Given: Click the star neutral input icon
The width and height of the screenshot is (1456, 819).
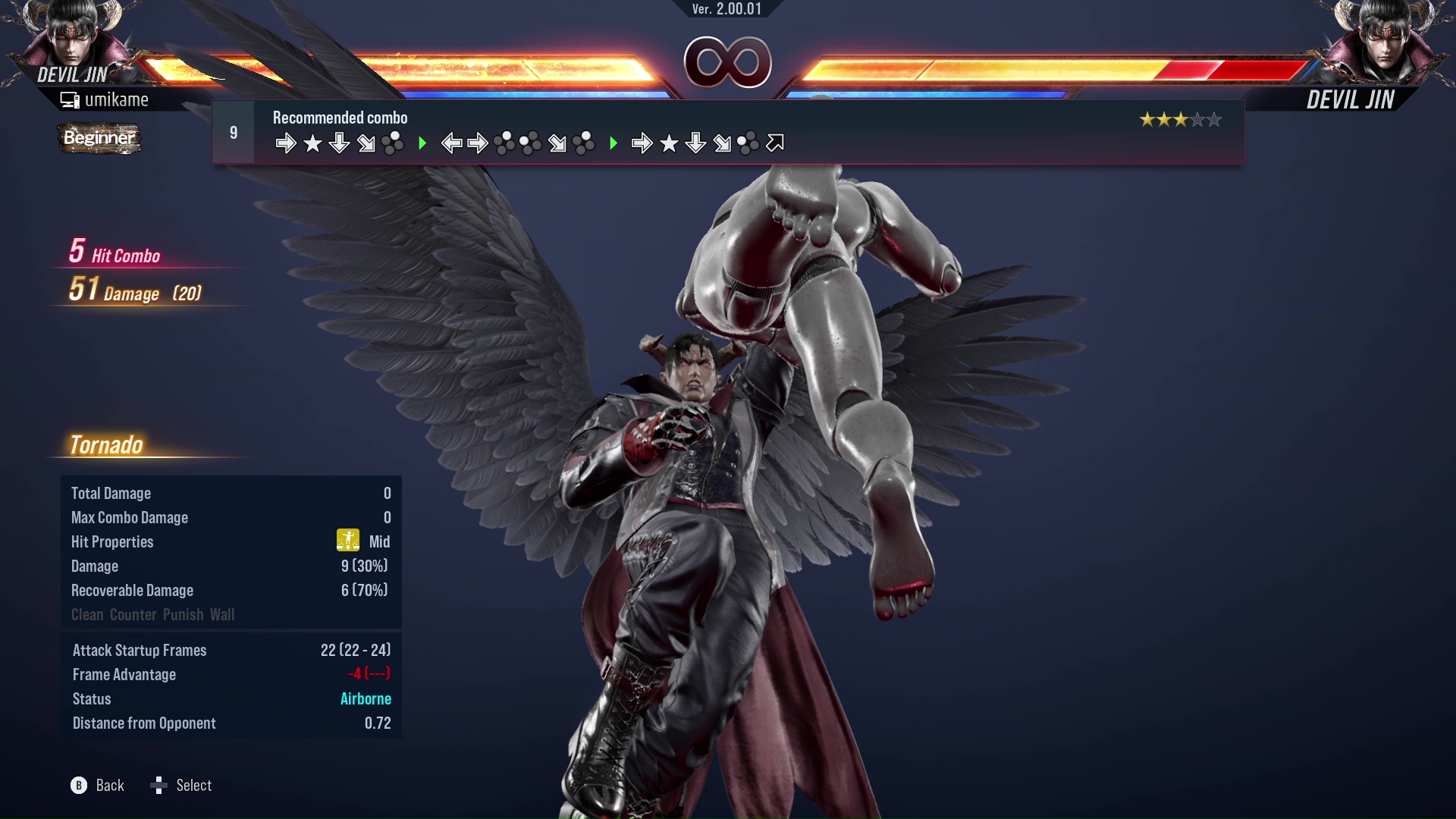Looking at the screenshot, I should [x=312, y=143].
